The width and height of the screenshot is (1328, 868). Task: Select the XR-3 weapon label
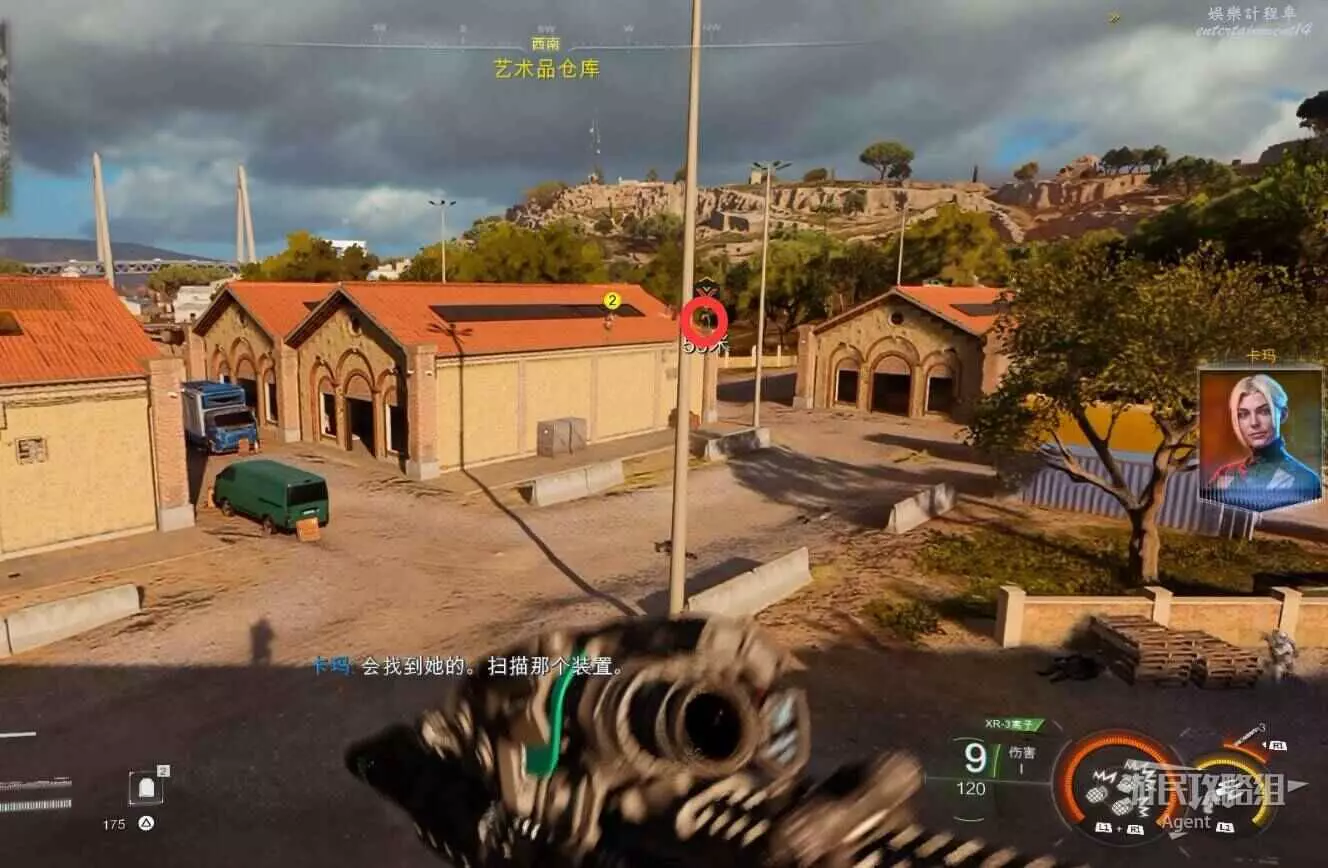pyautogui.click(x=1012, y=724)
